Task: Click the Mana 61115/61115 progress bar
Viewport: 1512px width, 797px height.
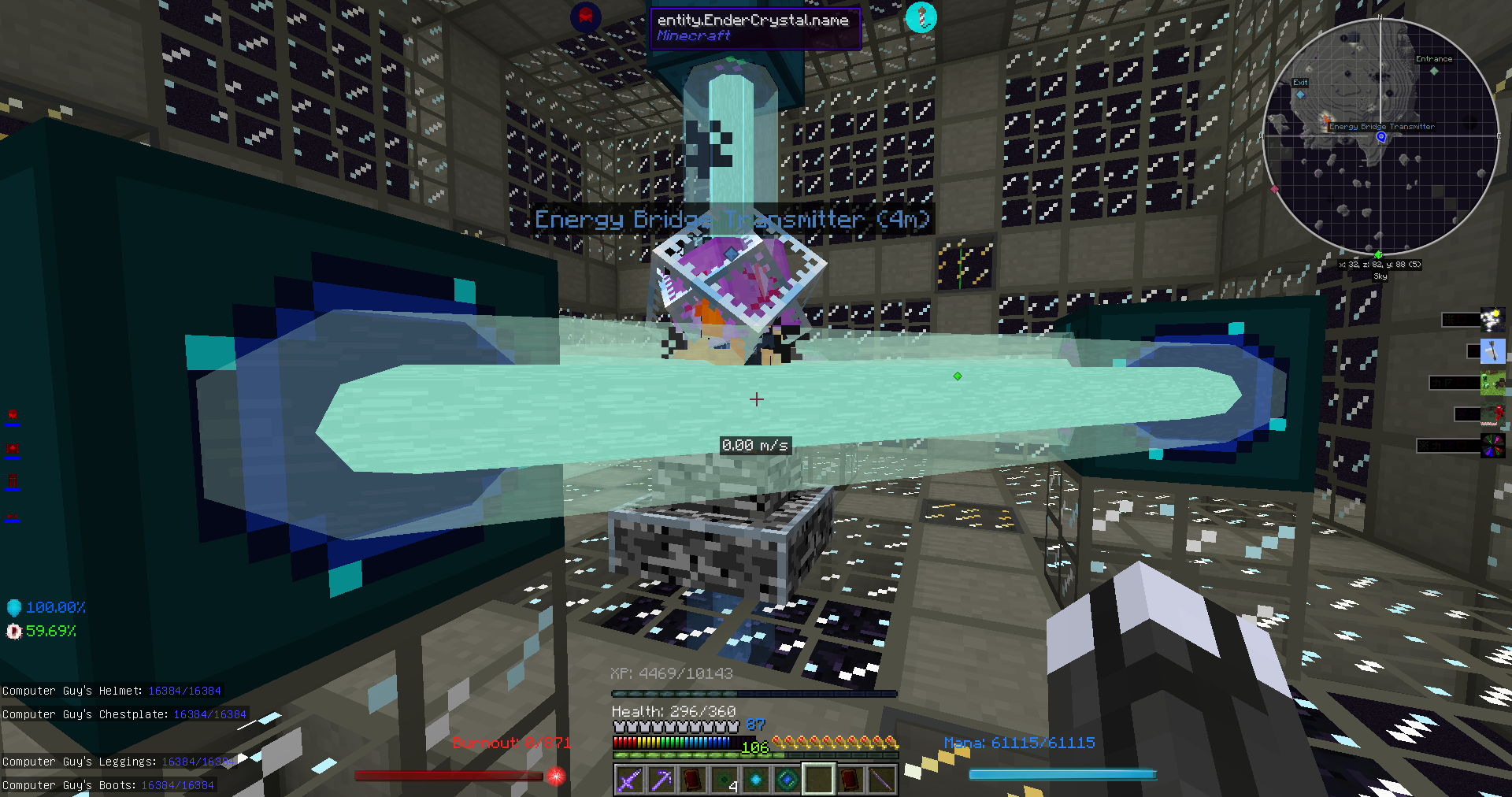Action: pos(1062,773)
